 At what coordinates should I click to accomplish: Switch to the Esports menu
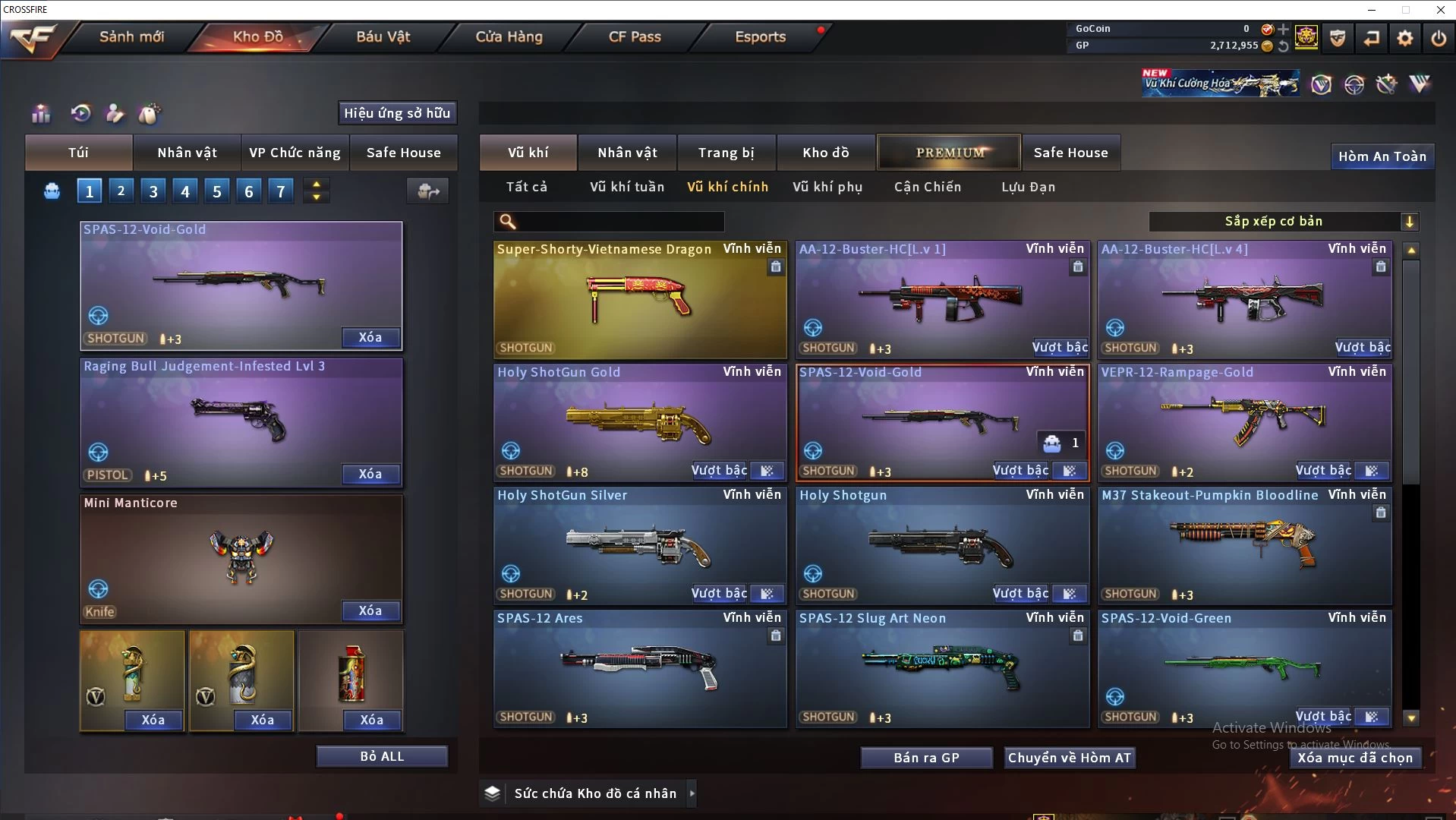(760, 36)
